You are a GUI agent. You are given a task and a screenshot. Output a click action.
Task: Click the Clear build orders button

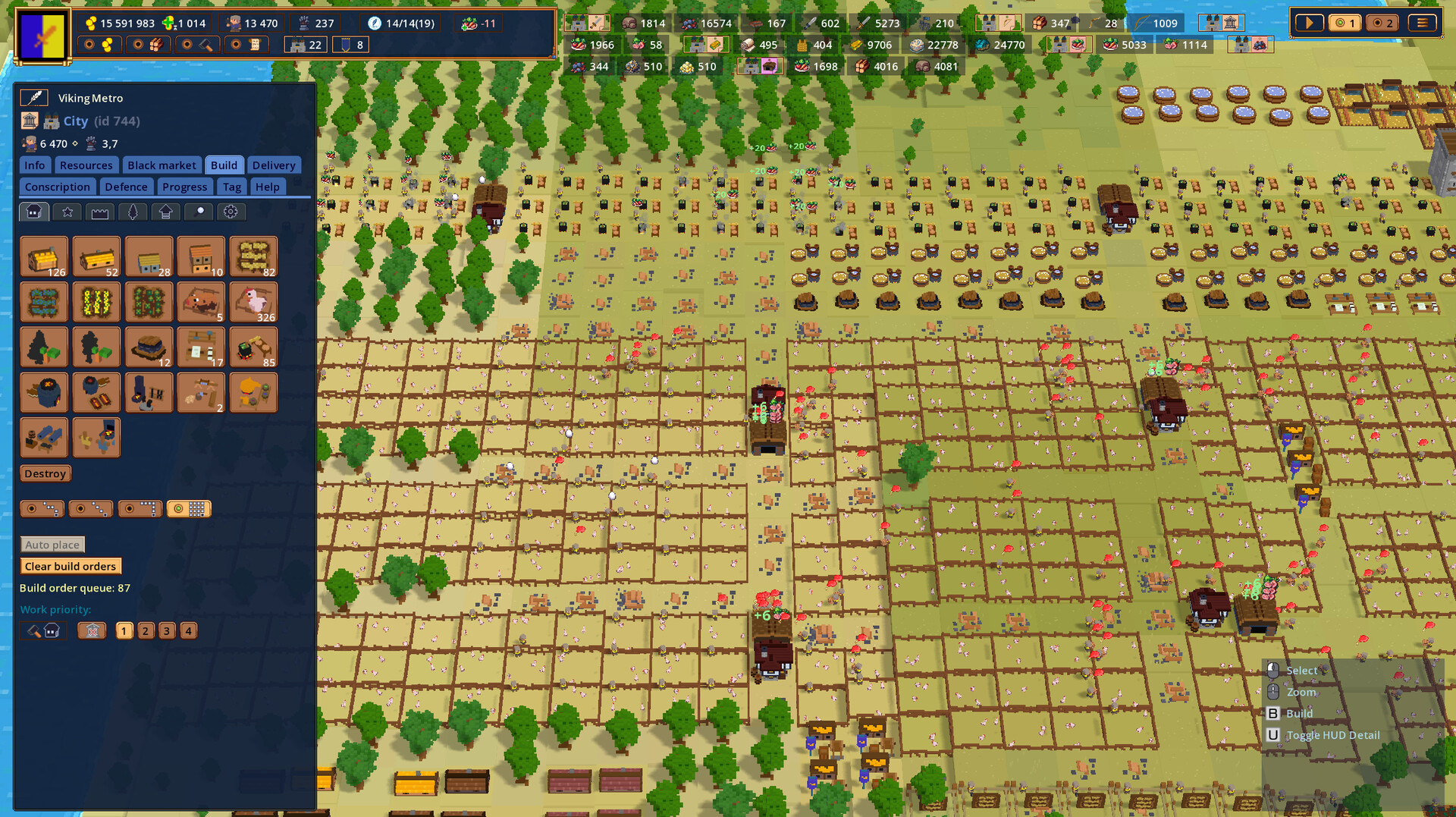tap(71, 566)
